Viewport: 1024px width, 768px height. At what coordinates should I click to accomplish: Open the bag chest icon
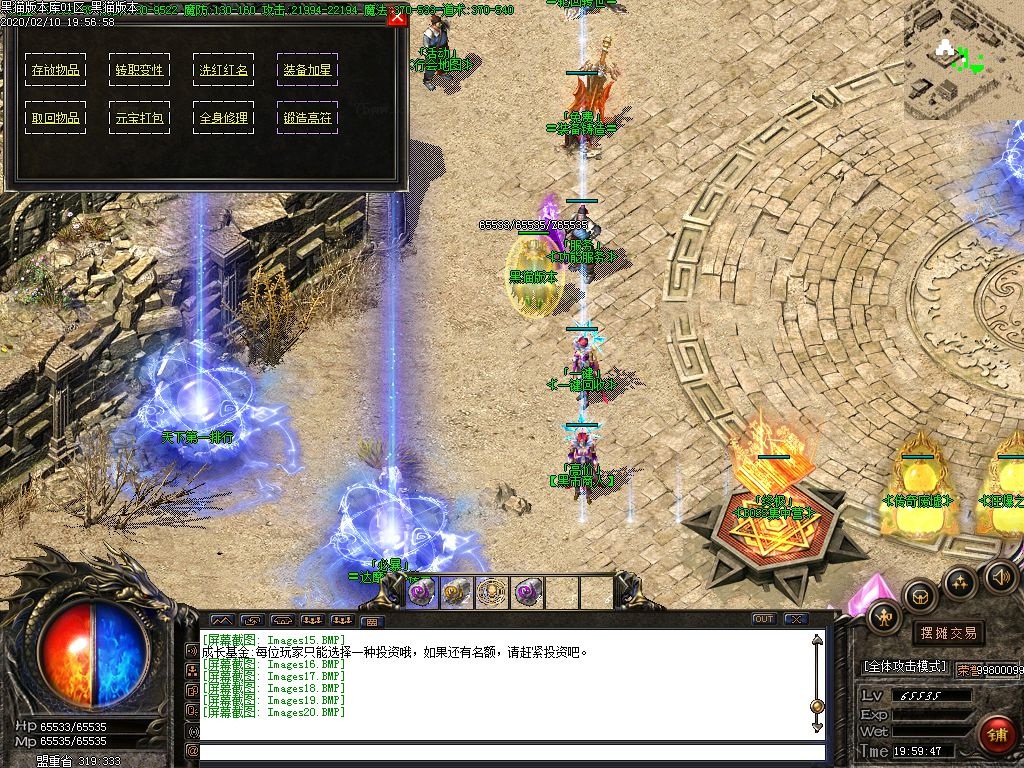(x=920, y=596)
